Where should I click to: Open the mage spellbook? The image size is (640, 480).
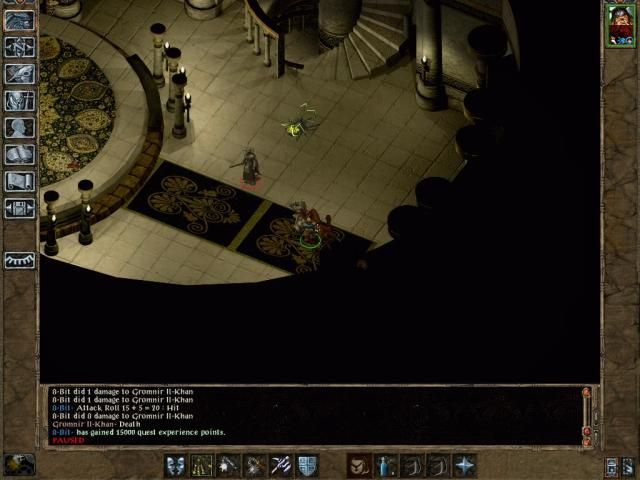coord(20,154)
